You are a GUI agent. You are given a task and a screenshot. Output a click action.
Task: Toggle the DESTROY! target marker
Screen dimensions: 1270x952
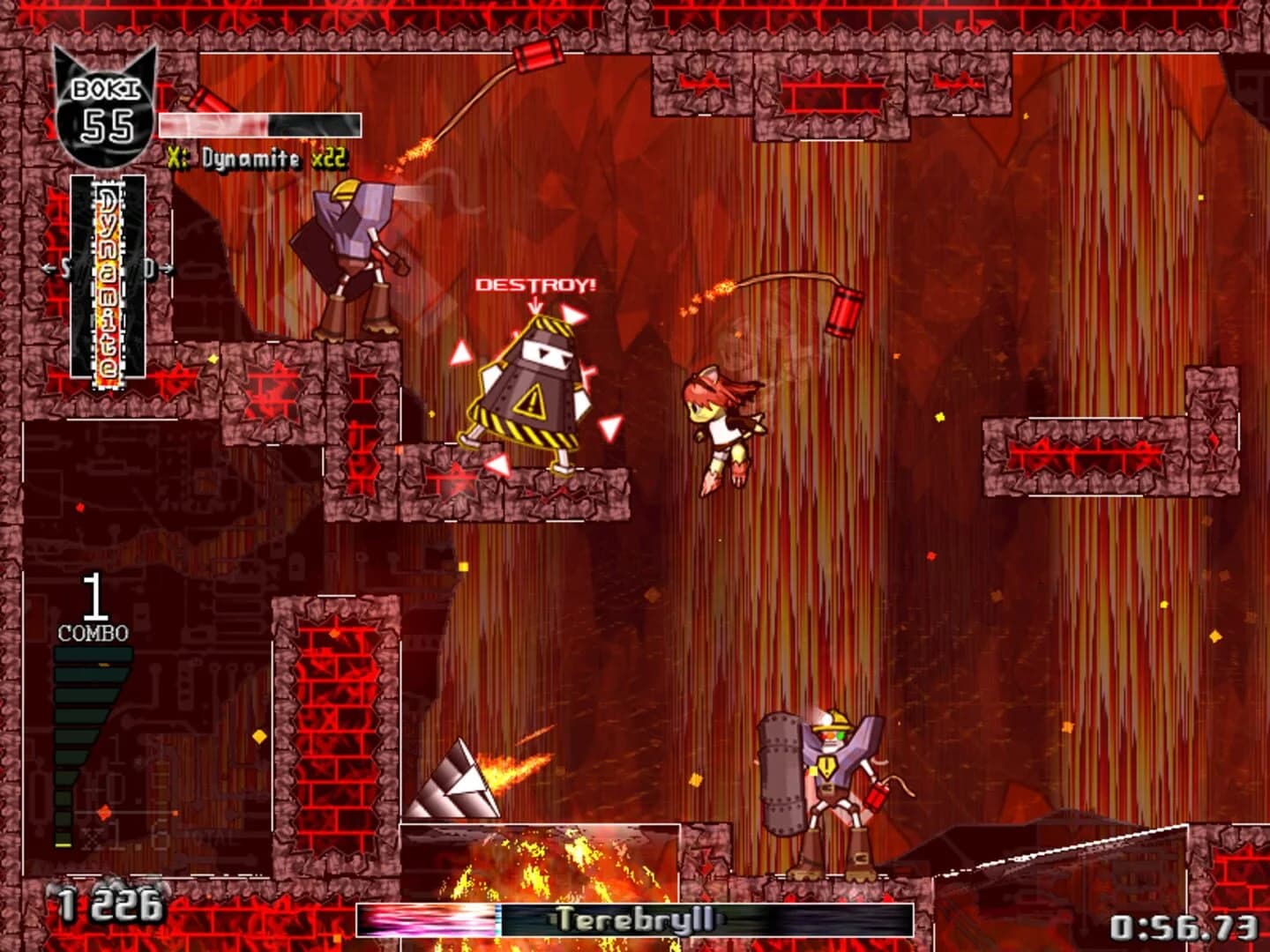[x=534, y=285]
